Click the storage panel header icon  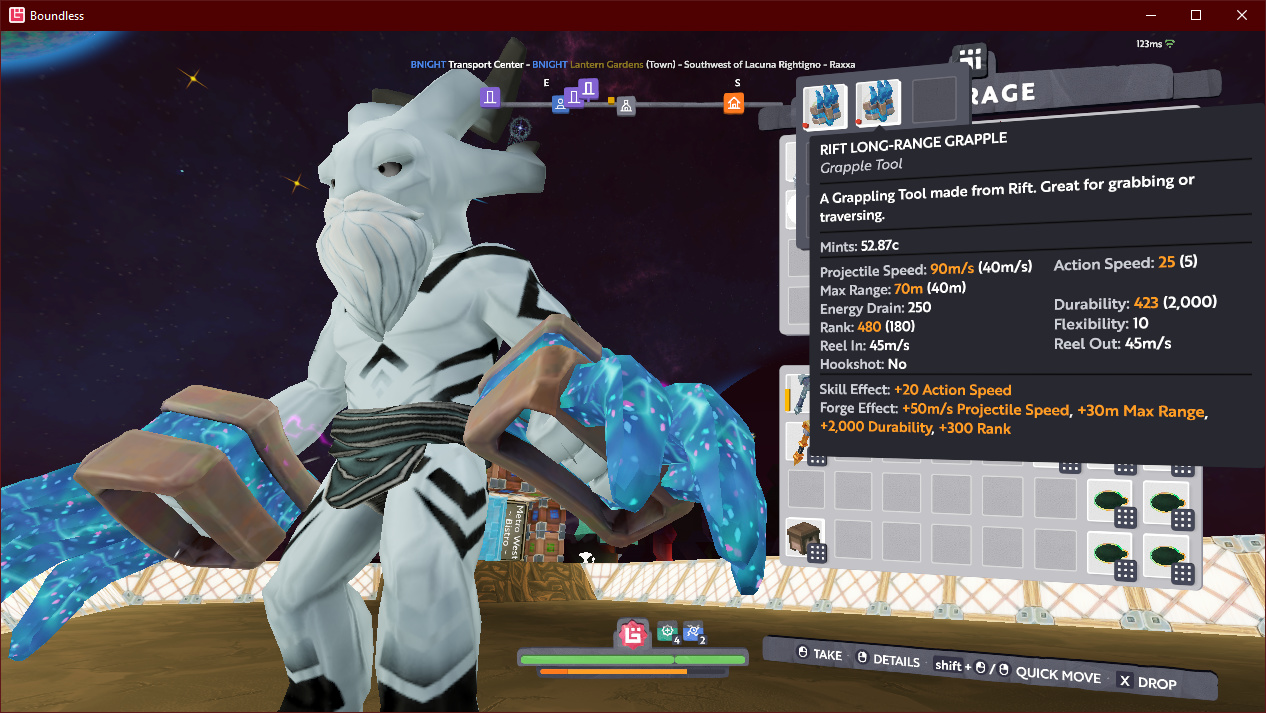pos(969,59)
